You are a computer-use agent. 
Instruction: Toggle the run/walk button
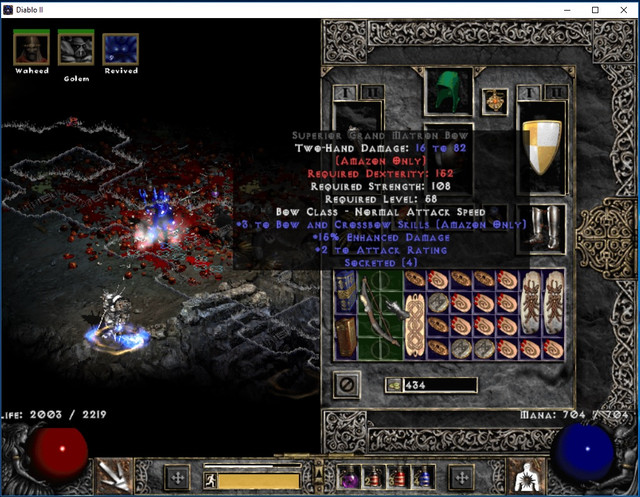pyautogui.click(x=211, y=481)
